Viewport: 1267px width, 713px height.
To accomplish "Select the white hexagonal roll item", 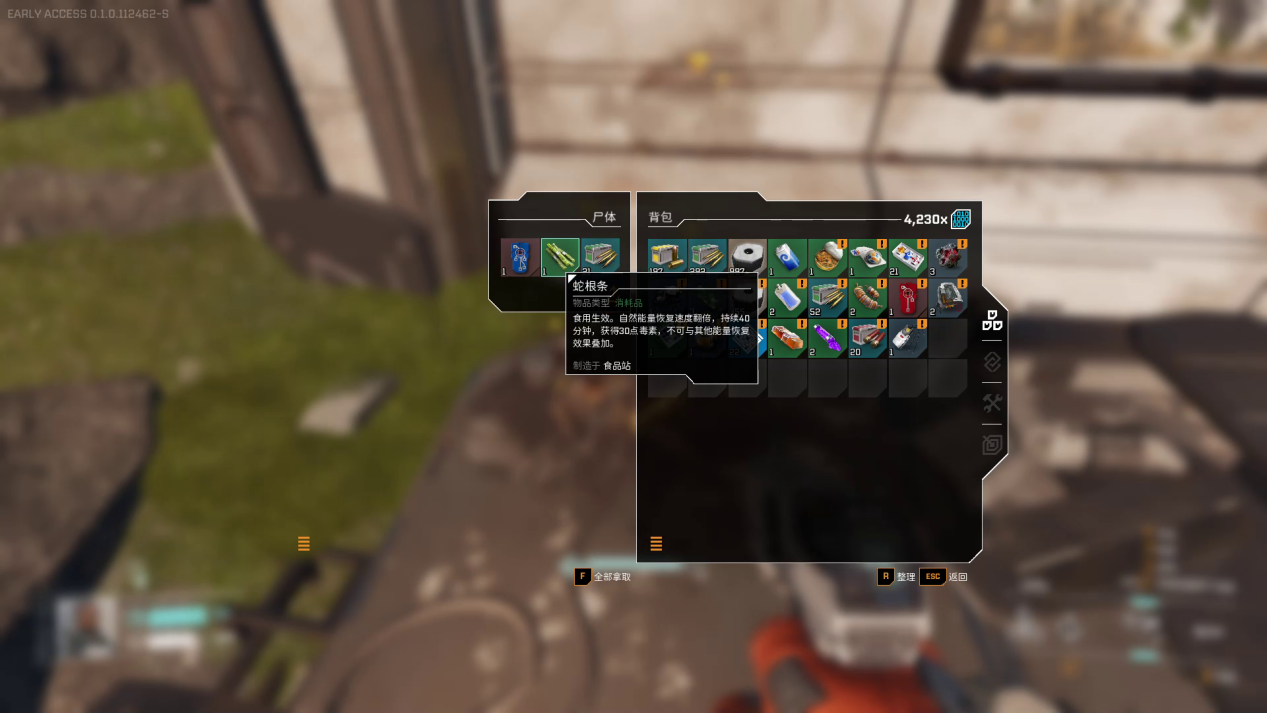I will (x=747, y=257).
